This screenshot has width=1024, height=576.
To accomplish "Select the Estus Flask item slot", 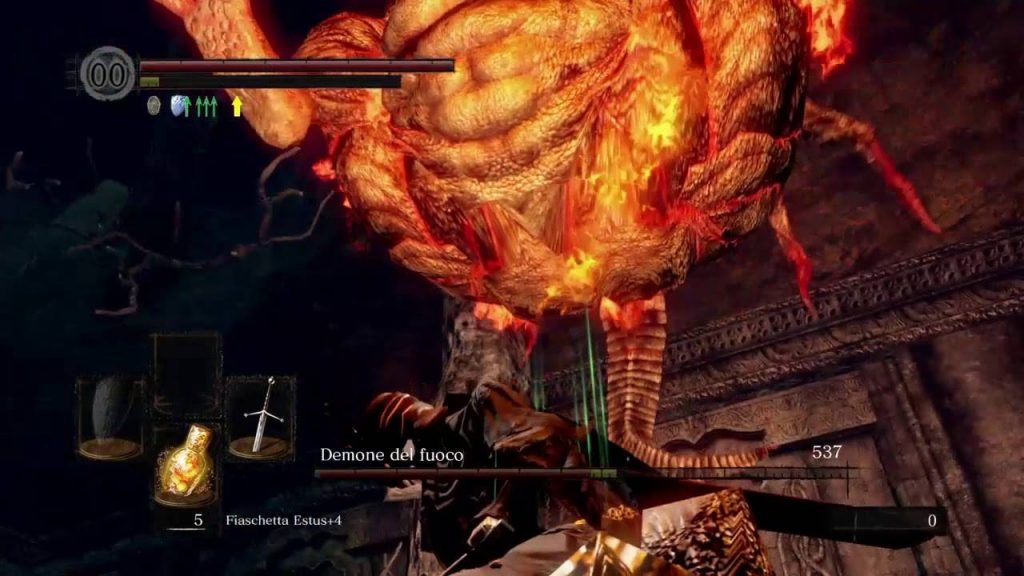I will coord(186,464).
